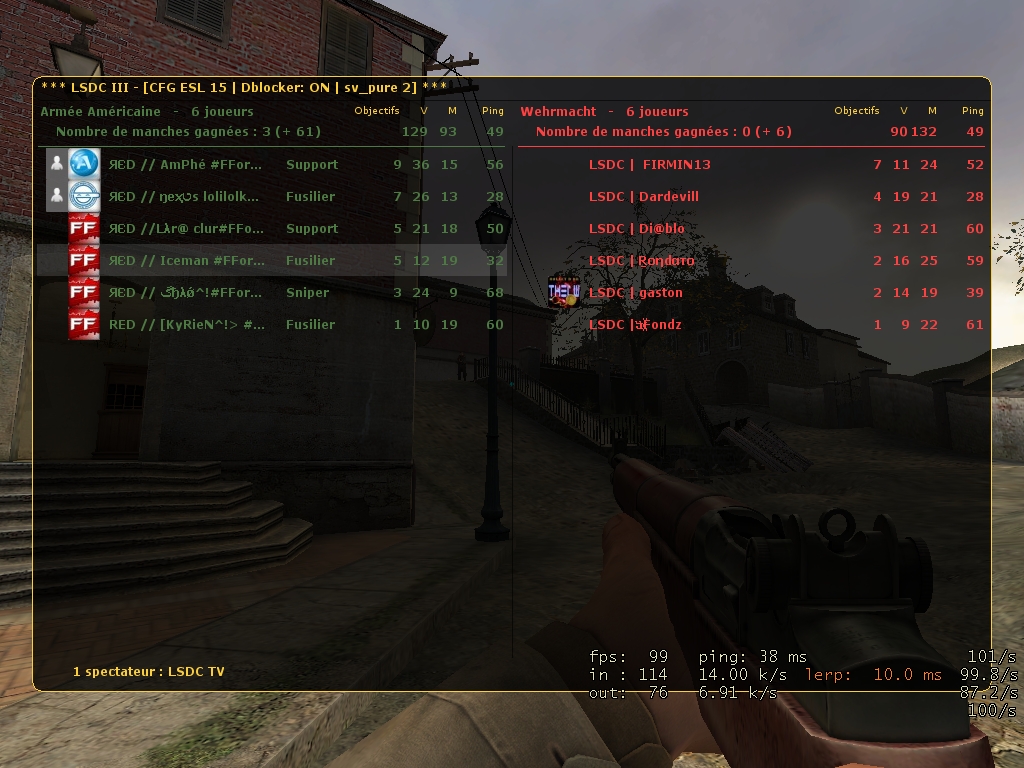Viewport: 1024px width, 768px height.
Task: Select the FIRMIN13 player row
Action: pyautogui.click(x=750, y=164)
